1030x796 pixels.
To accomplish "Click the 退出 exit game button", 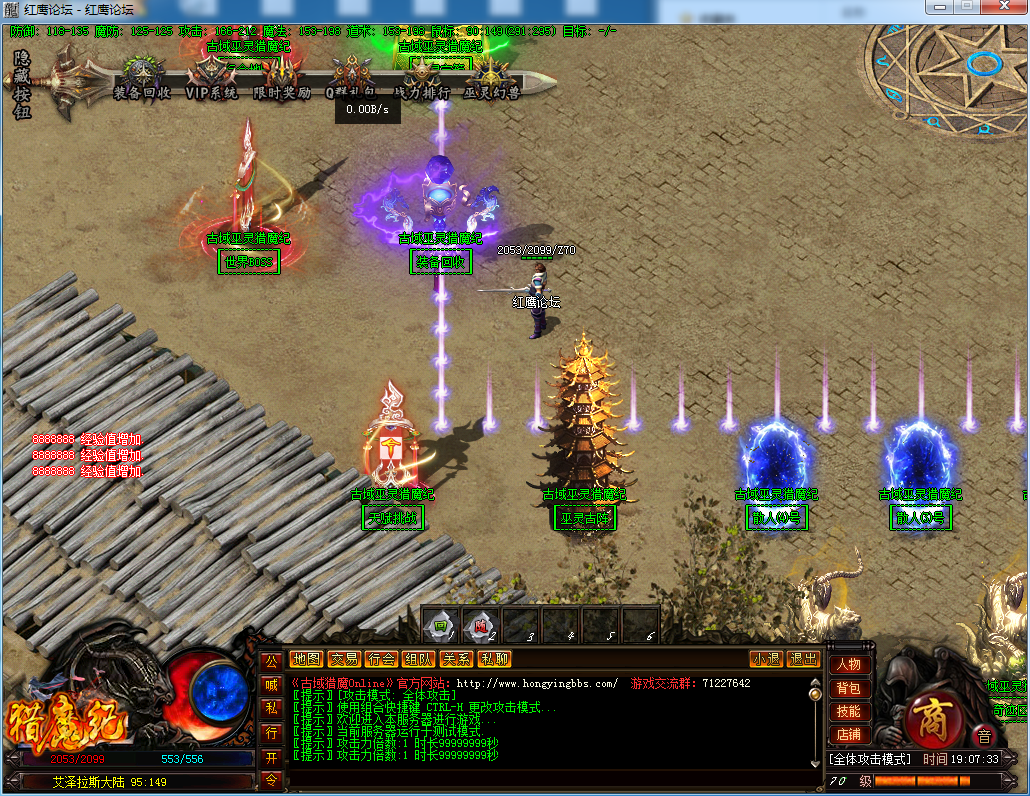I will pyautogui.click(x=803, y=659).
